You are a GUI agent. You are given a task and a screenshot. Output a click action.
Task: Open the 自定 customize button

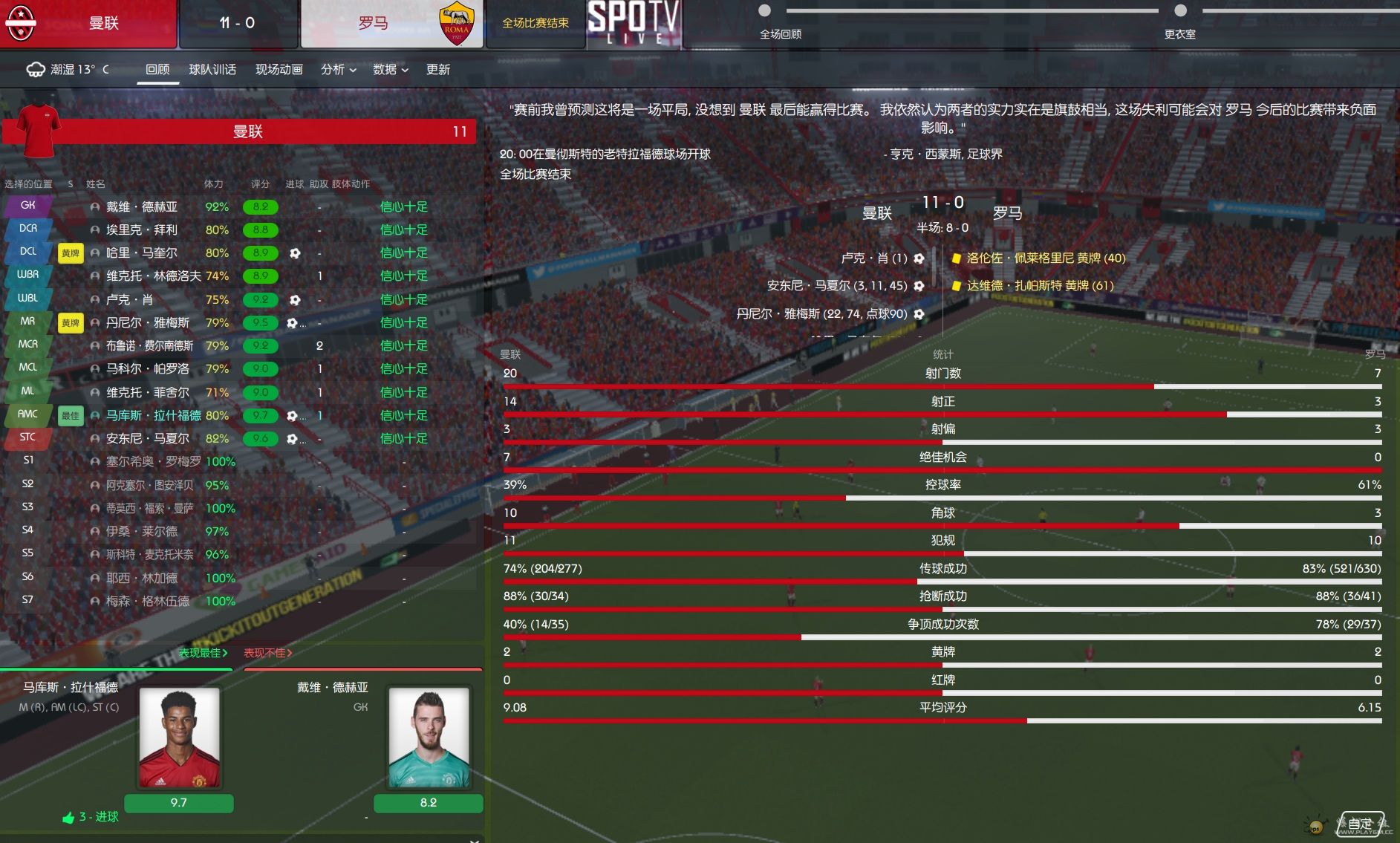click(1360, 824)
